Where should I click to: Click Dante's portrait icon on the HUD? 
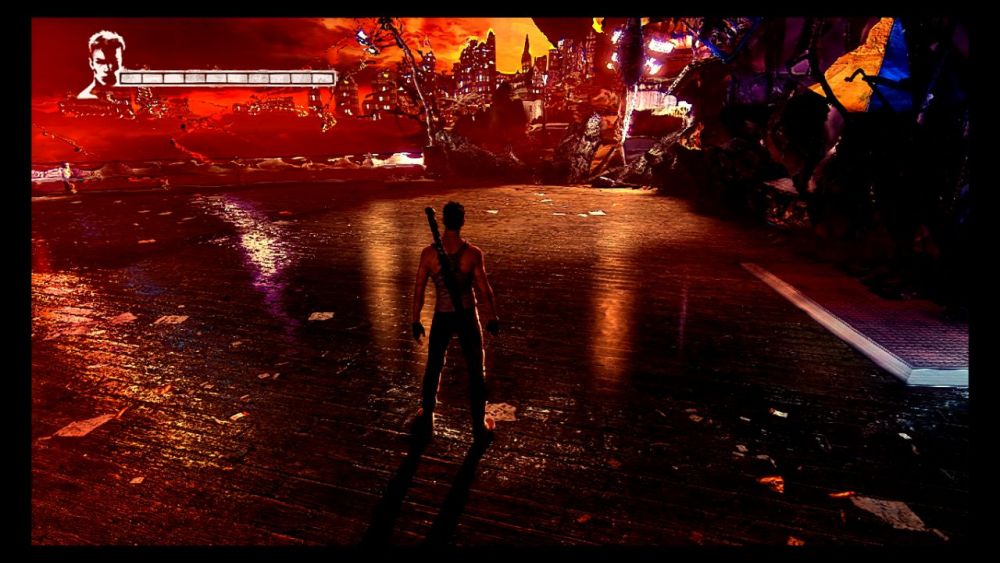[102, 64]
